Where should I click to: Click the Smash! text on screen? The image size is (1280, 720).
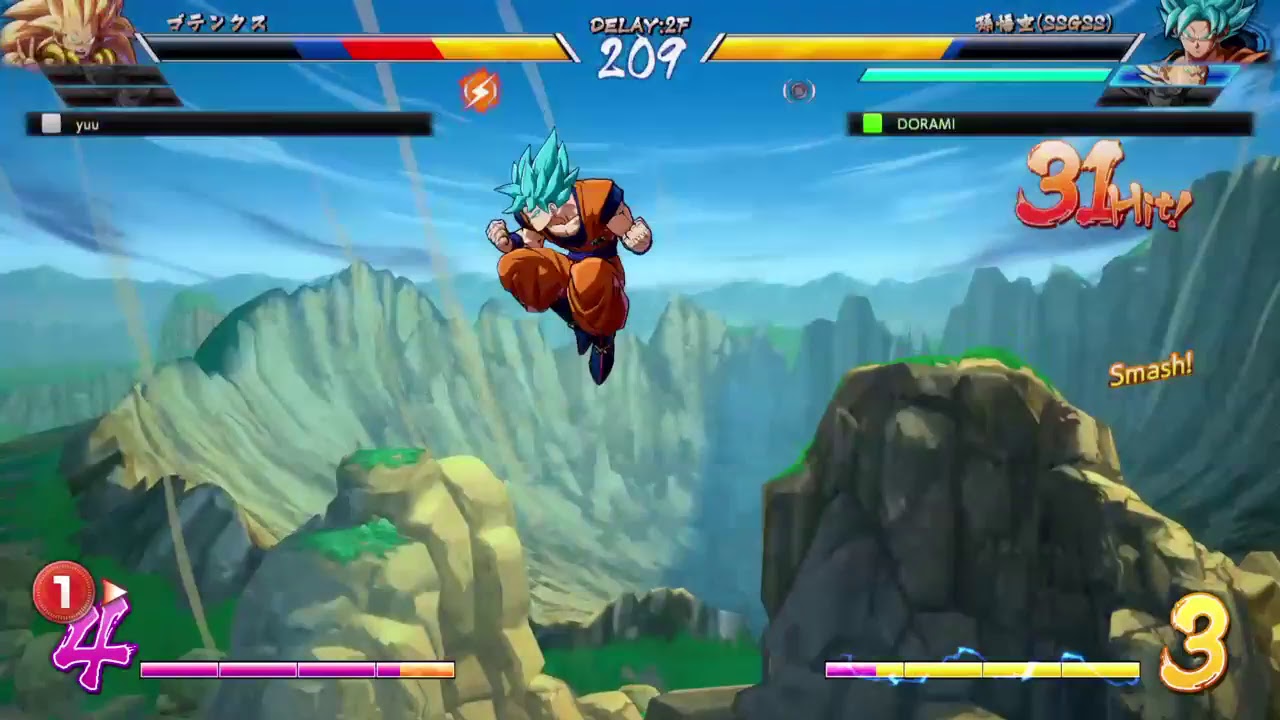pyautogui.click(x=1149, y=371)
